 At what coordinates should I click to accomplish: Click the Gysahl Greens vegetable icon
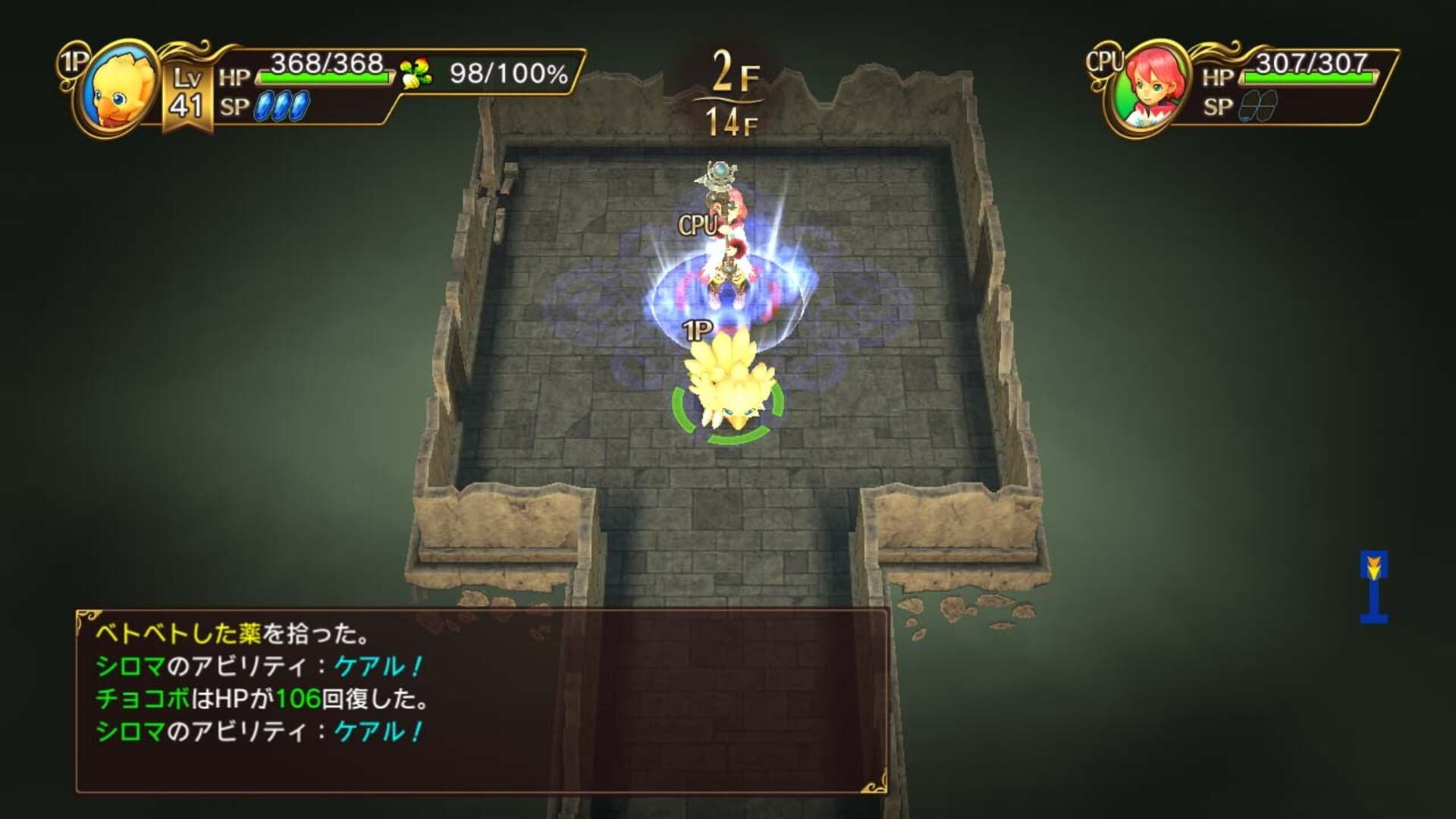416,74
